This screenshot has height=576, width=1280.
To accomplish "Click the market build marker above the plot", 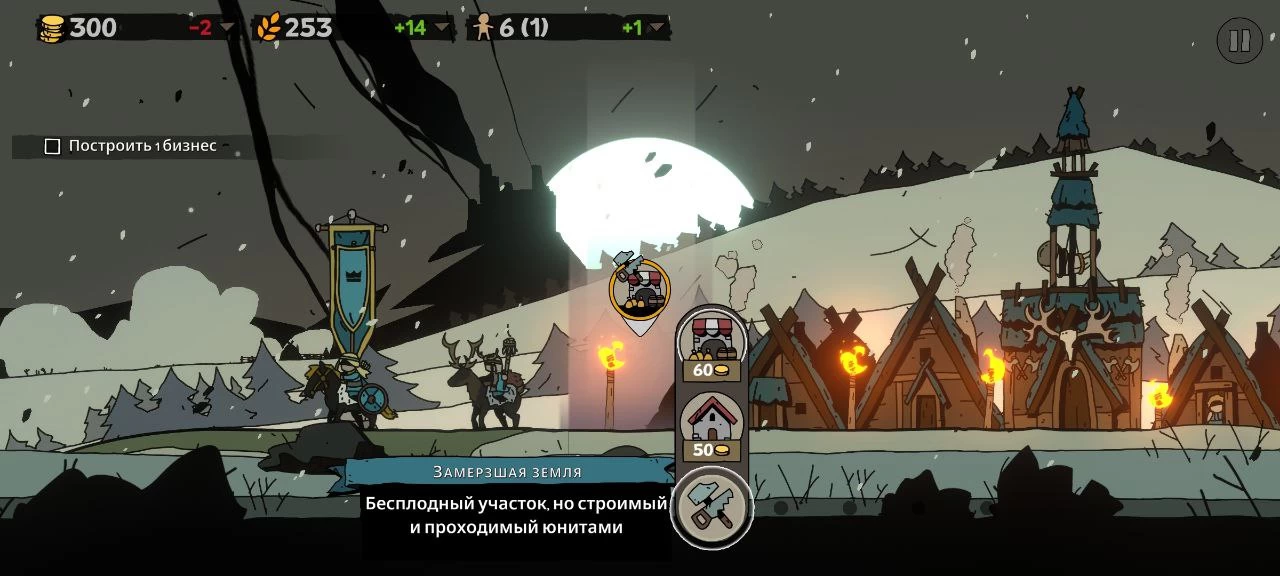I will 639,291.
